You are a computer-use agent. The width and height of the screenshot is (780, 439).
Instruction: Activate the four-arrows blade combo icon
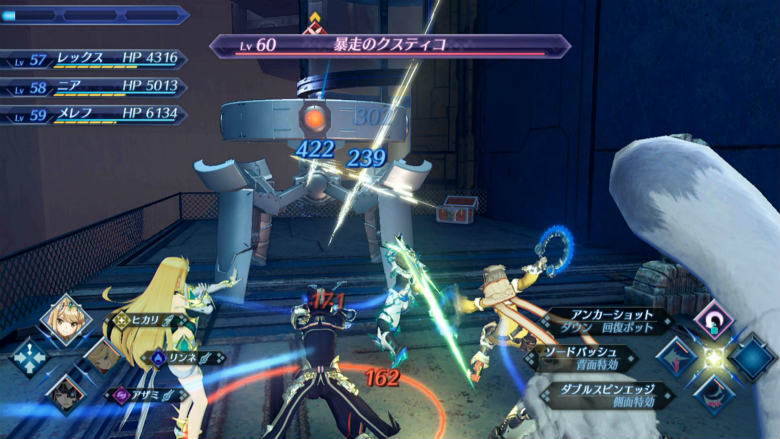pos(29,357)
